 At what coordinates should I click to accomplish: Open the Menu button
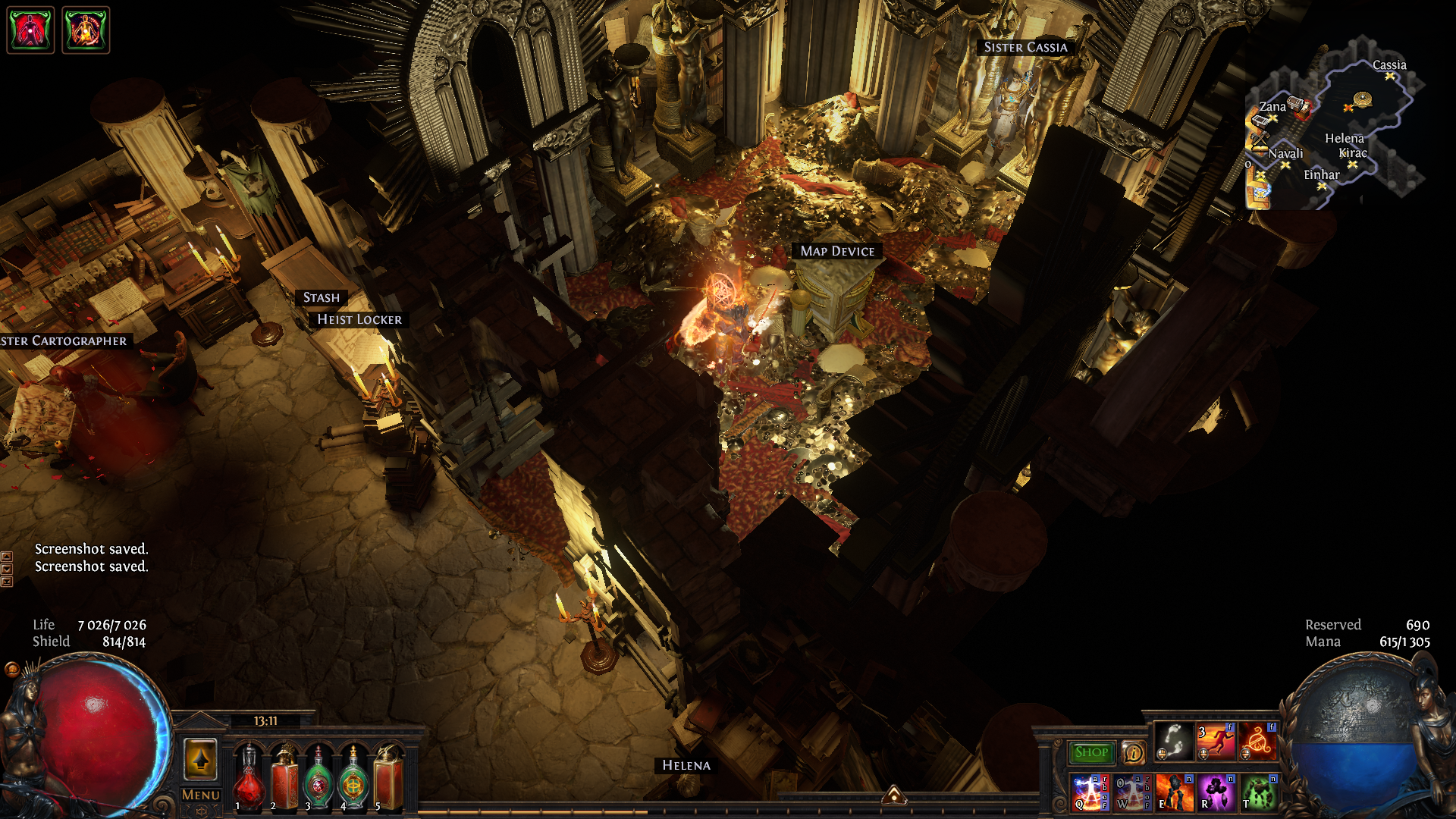click(201, 795)
